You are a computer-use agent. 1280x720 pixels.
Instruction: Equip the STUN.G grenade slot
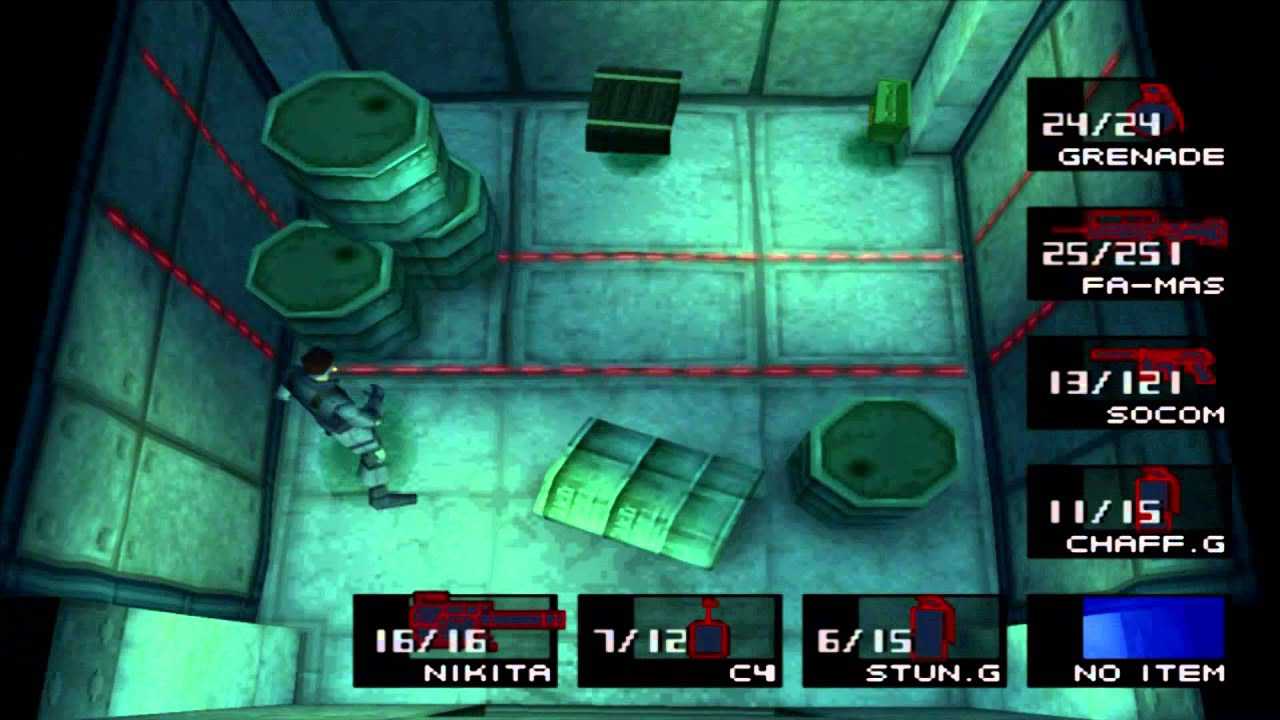904,641
